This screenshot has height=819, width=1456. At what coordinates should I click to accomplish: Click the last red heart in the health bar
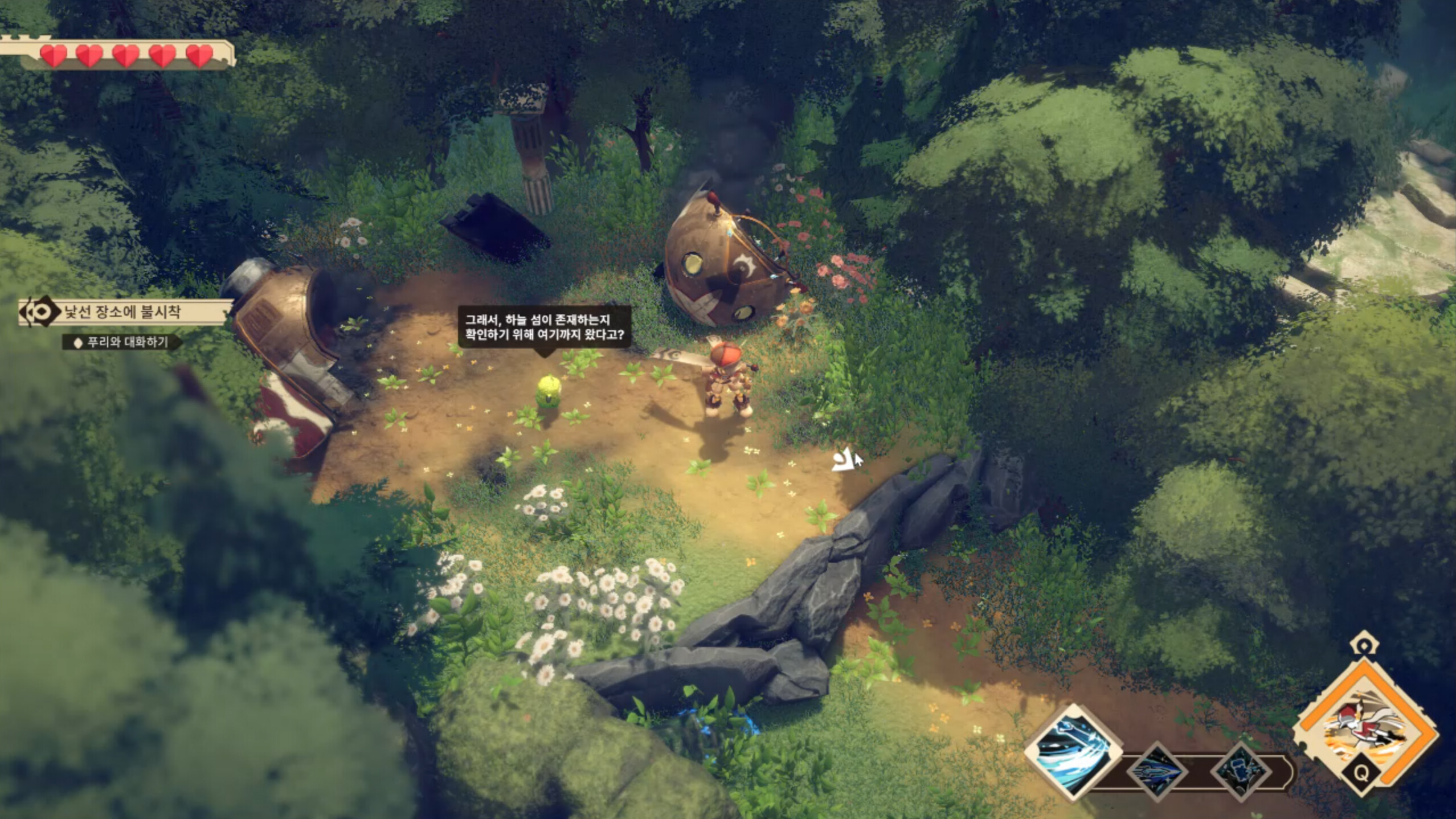(198, 56)
